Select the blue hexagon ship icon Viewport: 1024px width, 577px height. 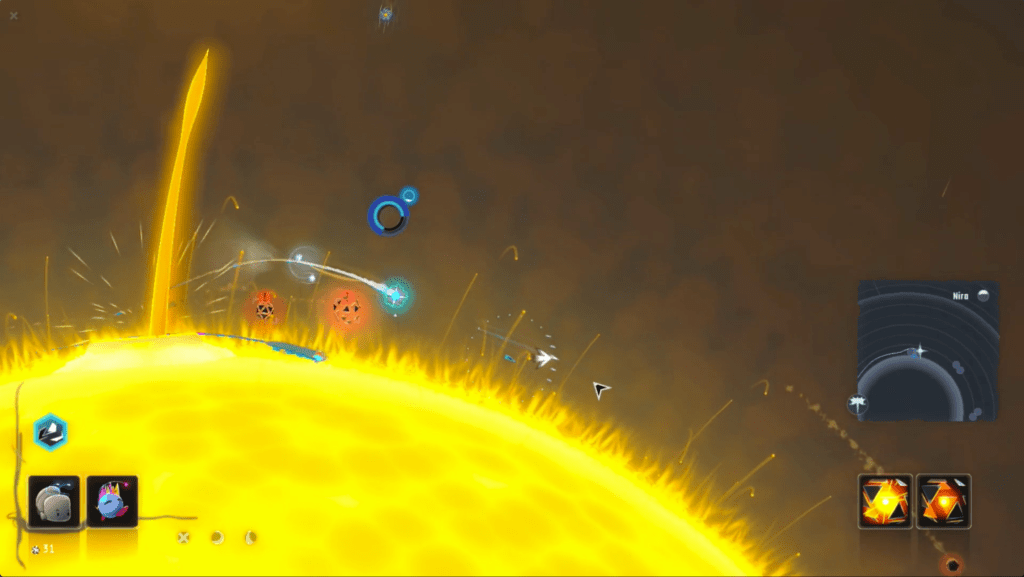coord(49,431)
